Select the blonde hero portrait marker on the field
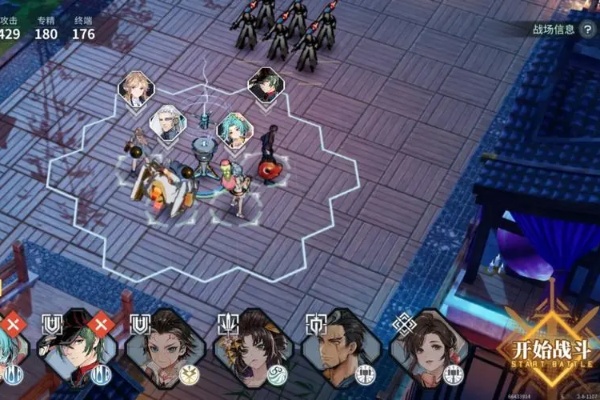 (x=136, y=88)
